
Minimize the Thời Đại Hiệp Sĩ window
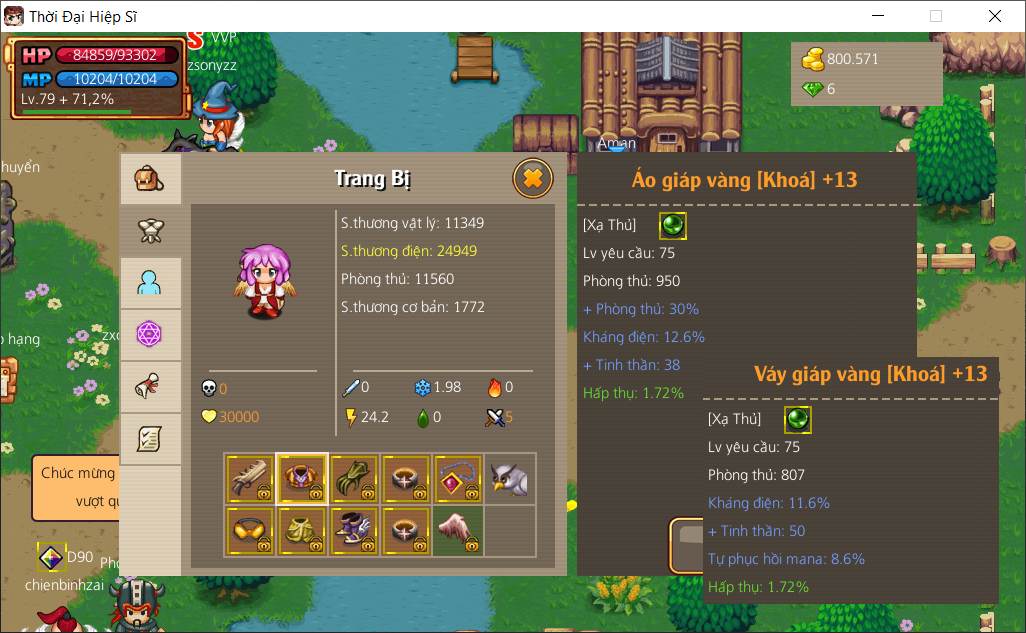(x=879, y=16)
